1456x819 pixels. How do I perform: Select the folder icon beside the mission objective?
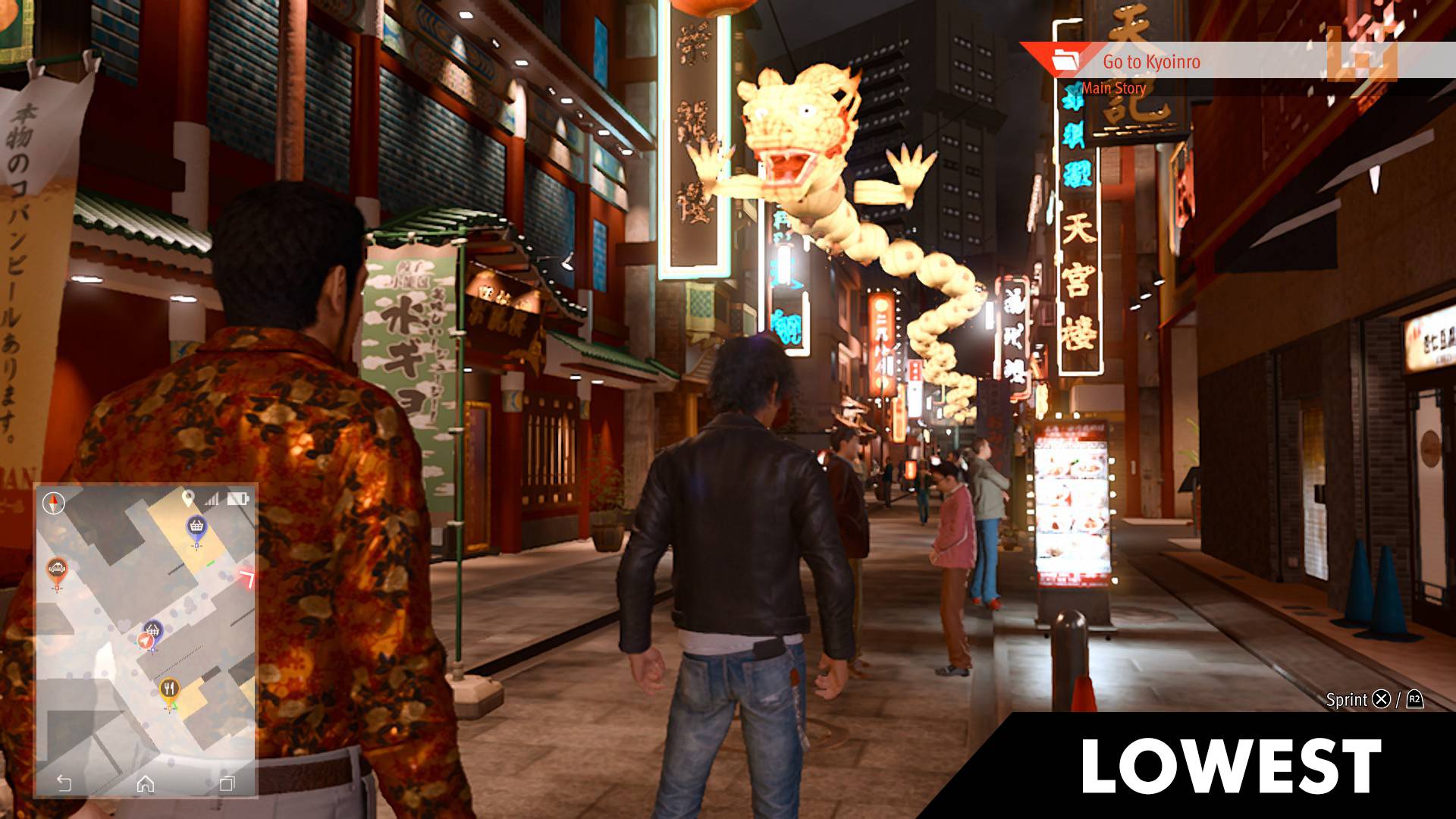click(1066, 61)
